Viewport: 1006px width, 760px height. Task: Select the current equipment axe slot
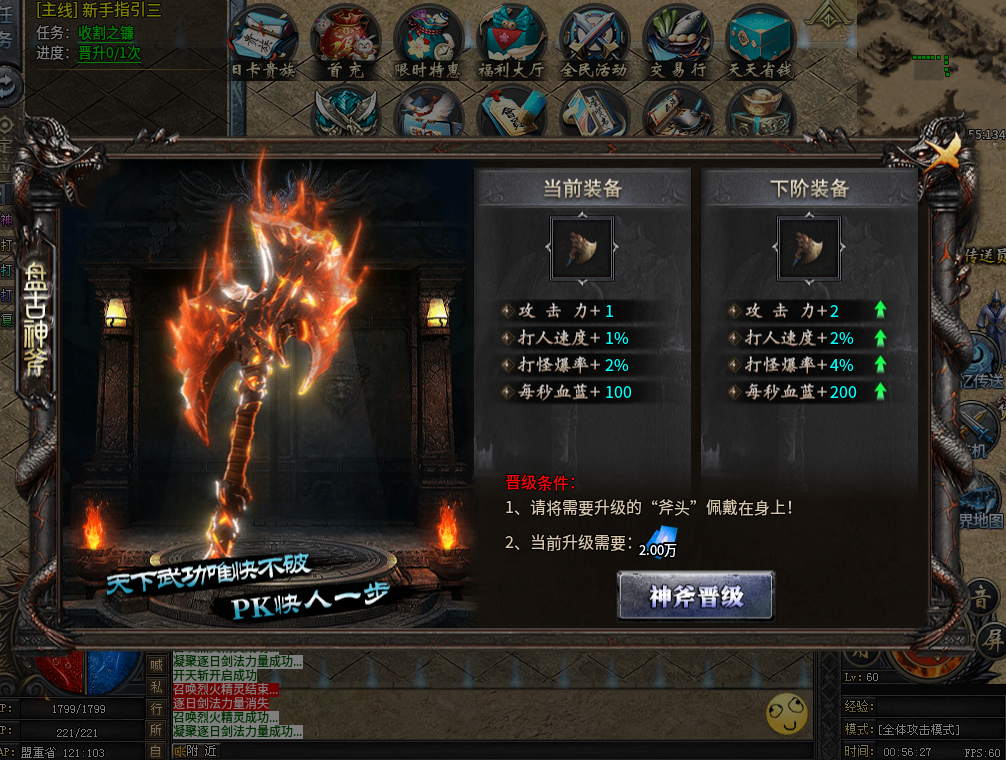pos(582,249)
